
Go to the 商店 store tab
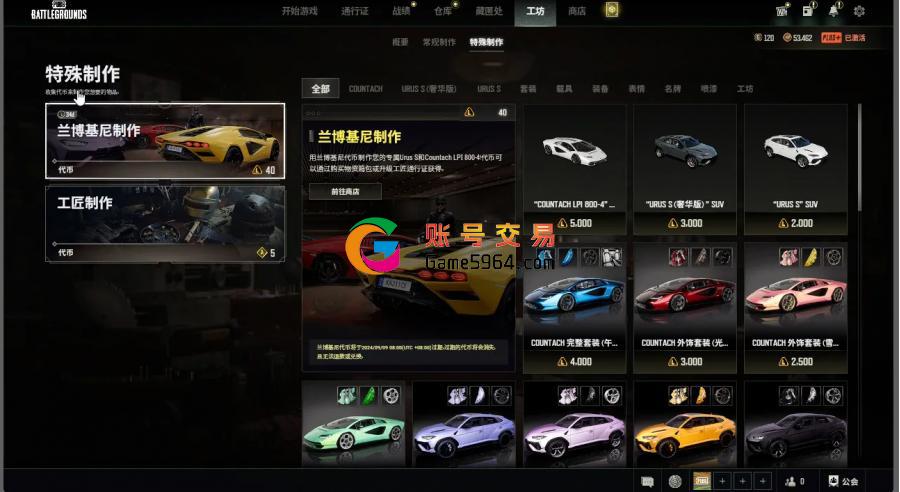(577, 11)
